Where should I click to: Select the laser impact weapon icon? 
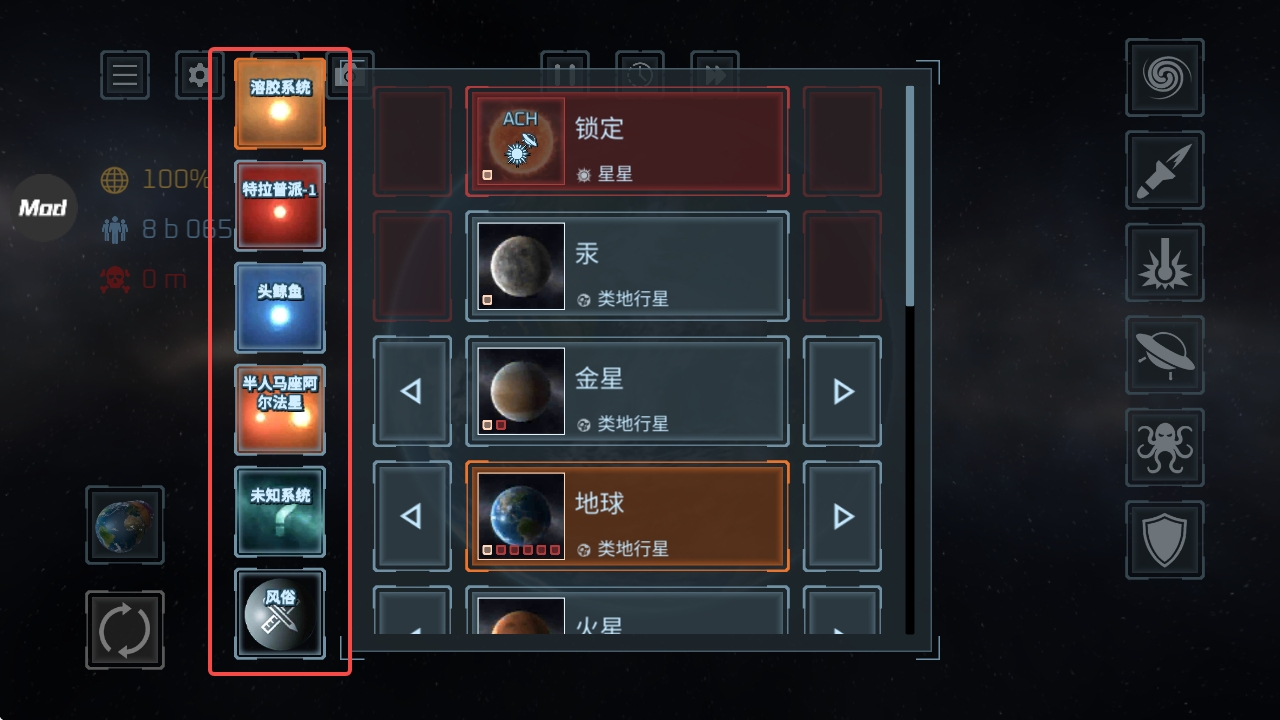coord(1164,262)
